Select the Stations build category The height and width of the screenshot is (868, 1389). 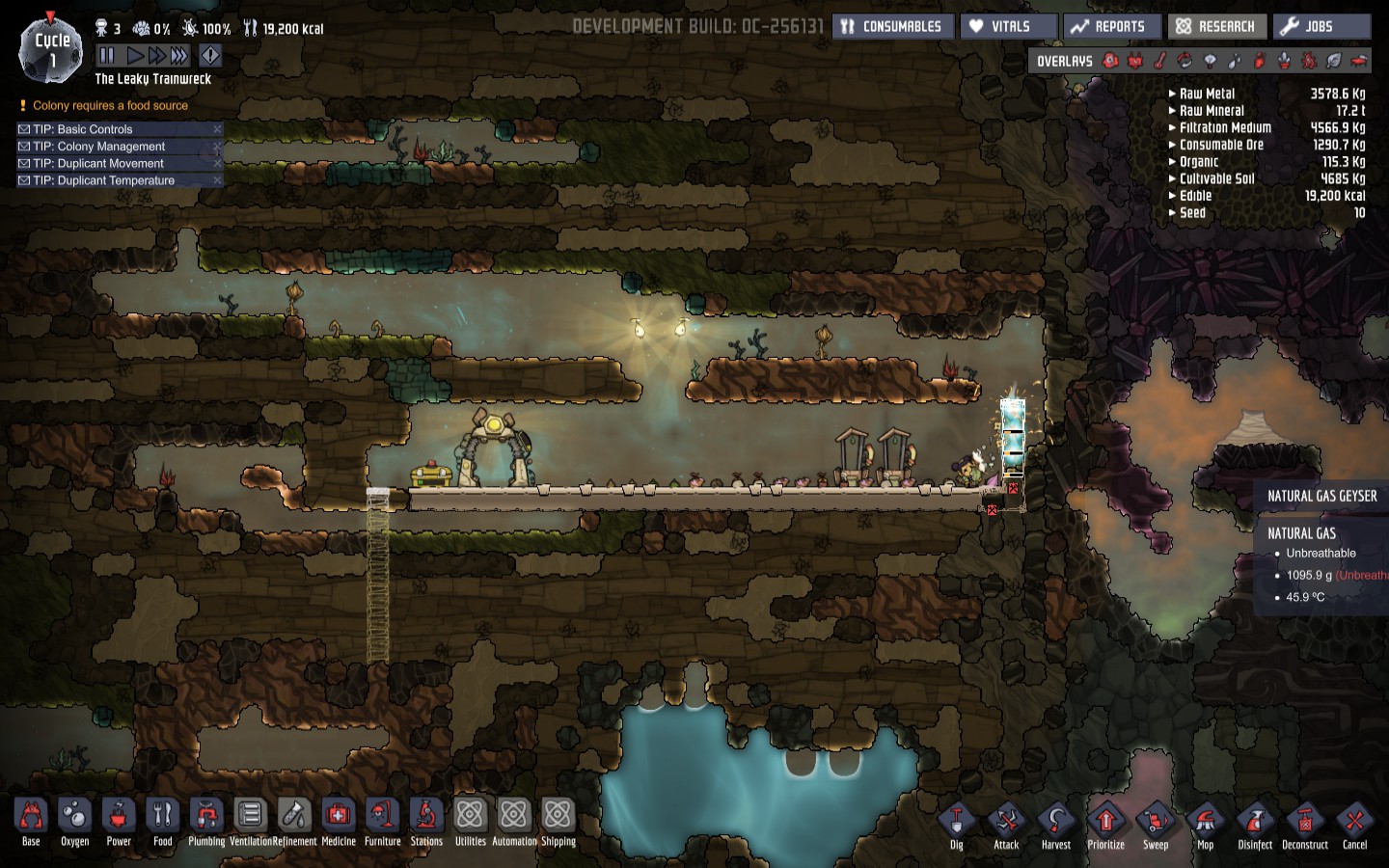coord(426,822)
